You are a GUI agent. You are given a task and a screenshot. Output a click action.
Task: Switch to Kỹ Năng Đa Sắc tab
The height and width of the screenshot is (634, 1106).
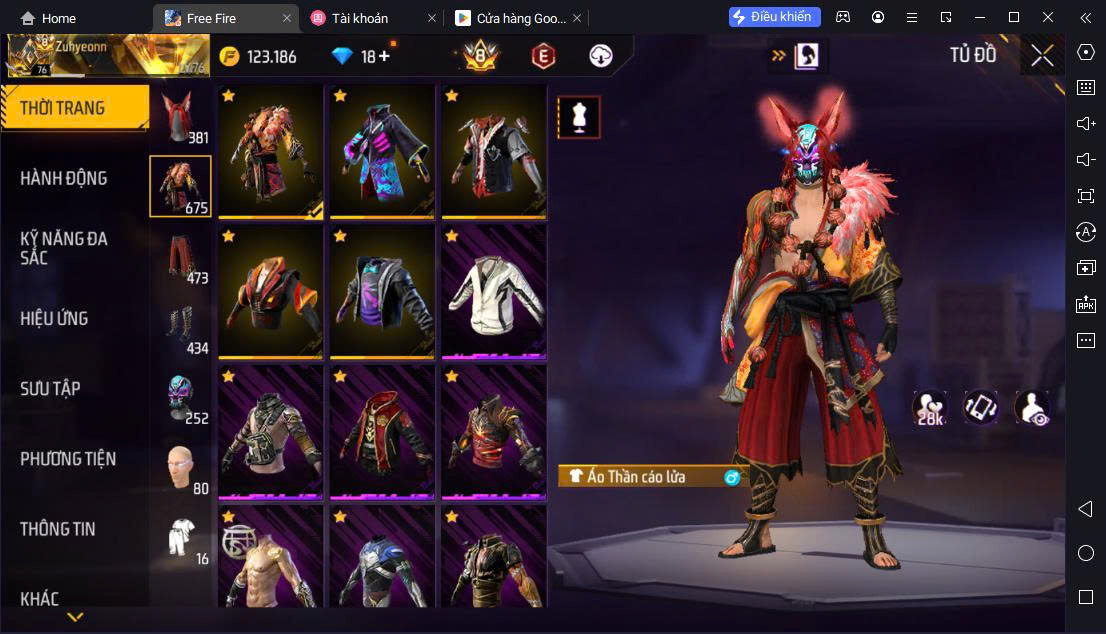pyautogui.click(x=64, y=248)
